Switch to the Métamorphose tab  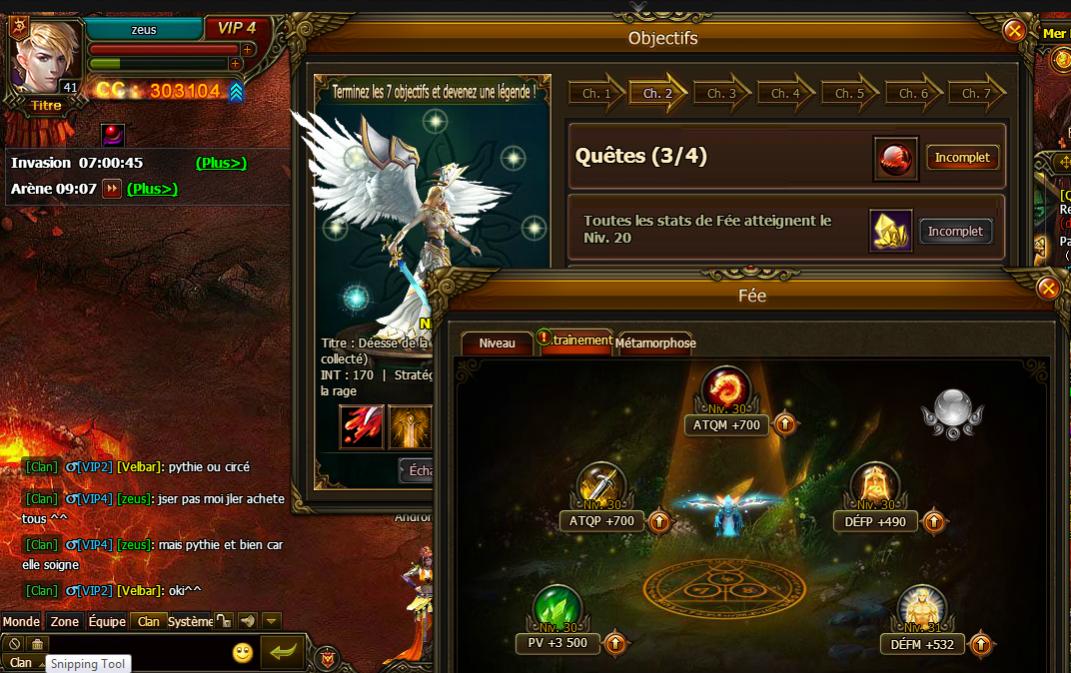click(655, 343)
